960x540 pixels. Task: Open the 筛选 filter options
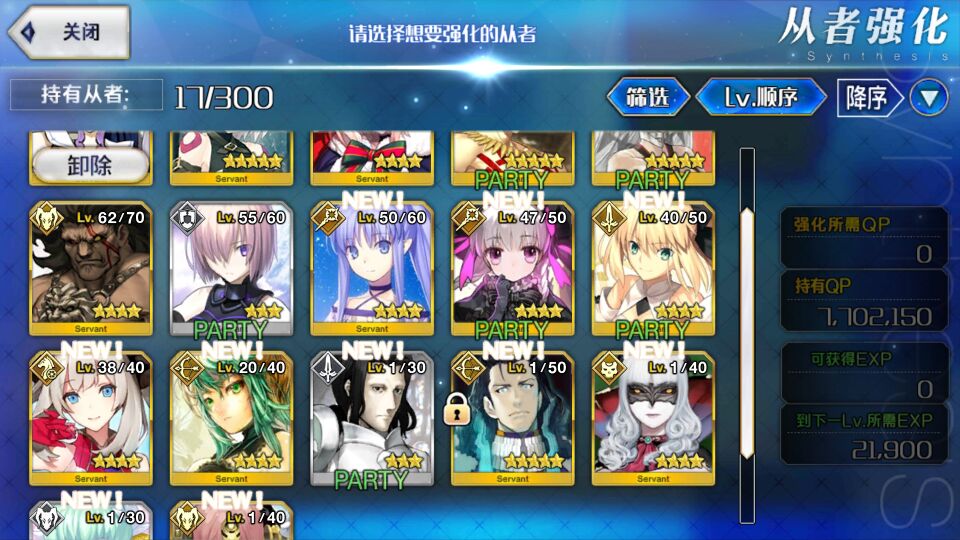(648, 97)
